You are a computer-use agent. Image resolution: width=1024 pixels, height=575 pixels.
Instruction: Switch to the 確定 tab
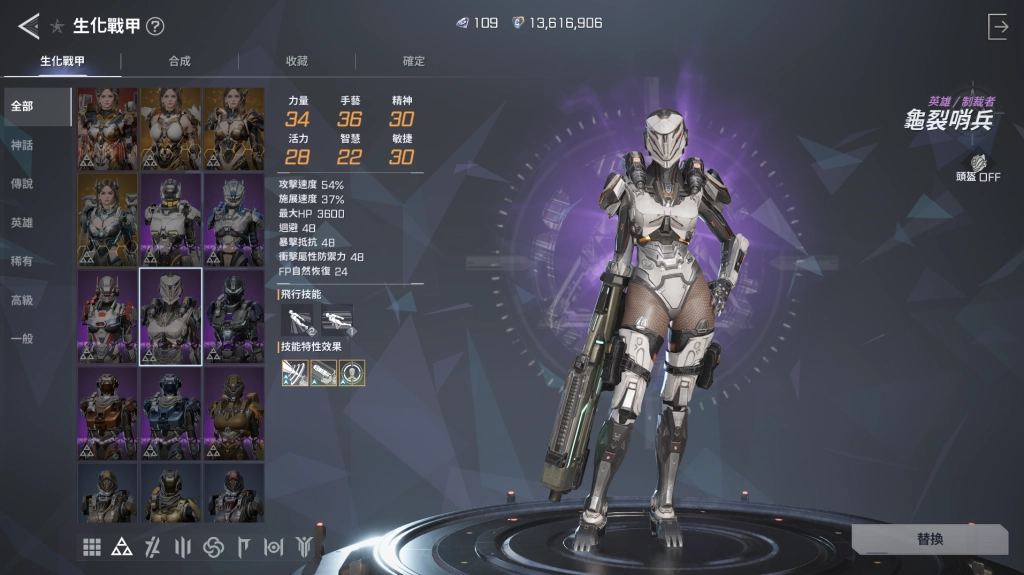pos(414,61)
